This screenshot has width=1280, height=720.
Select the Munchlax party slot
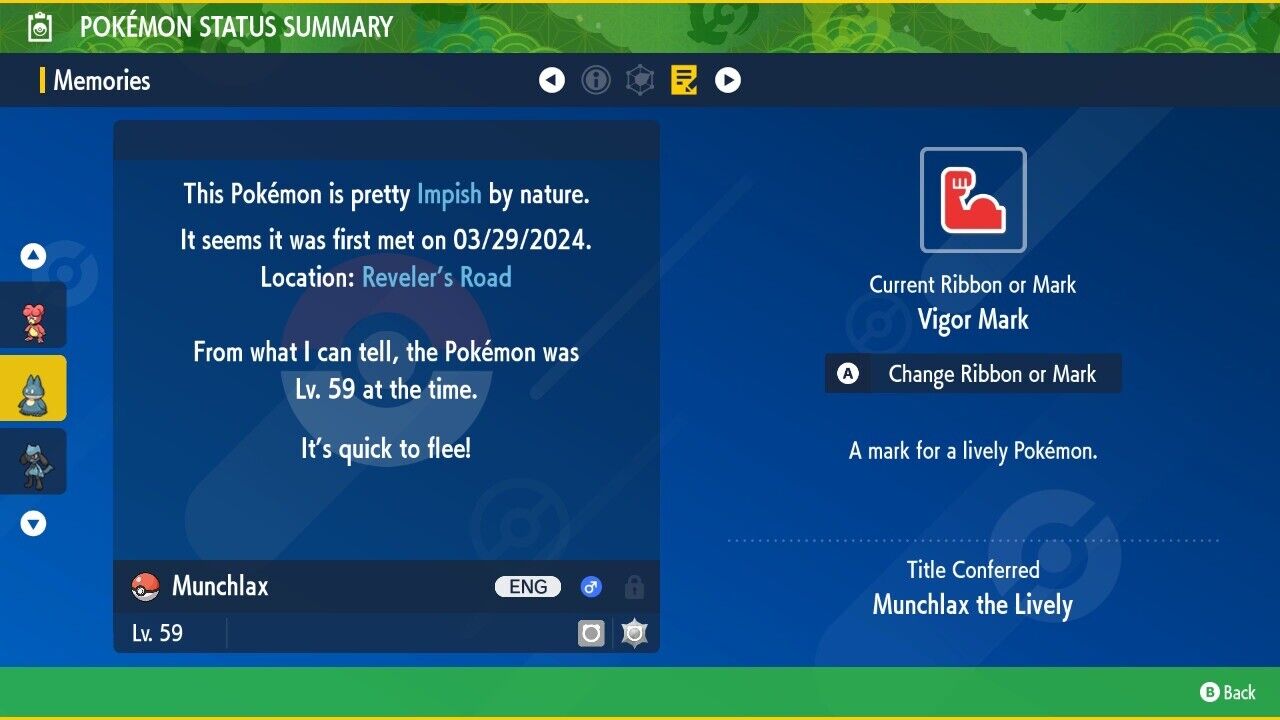pos(34,388)
